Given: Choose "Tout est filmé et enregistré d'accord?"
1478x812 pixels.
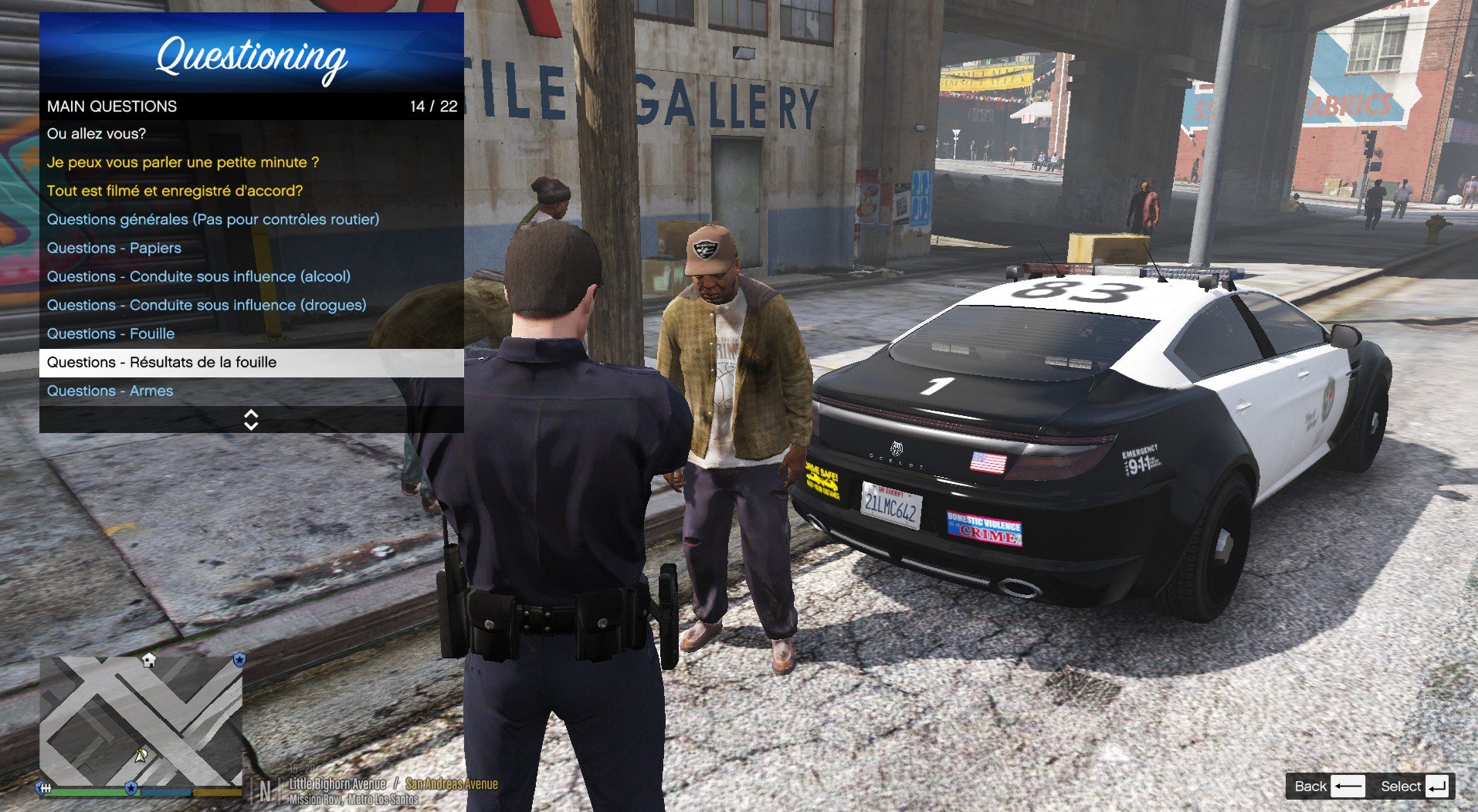Looking at the screenshot, I should [175, 191].
